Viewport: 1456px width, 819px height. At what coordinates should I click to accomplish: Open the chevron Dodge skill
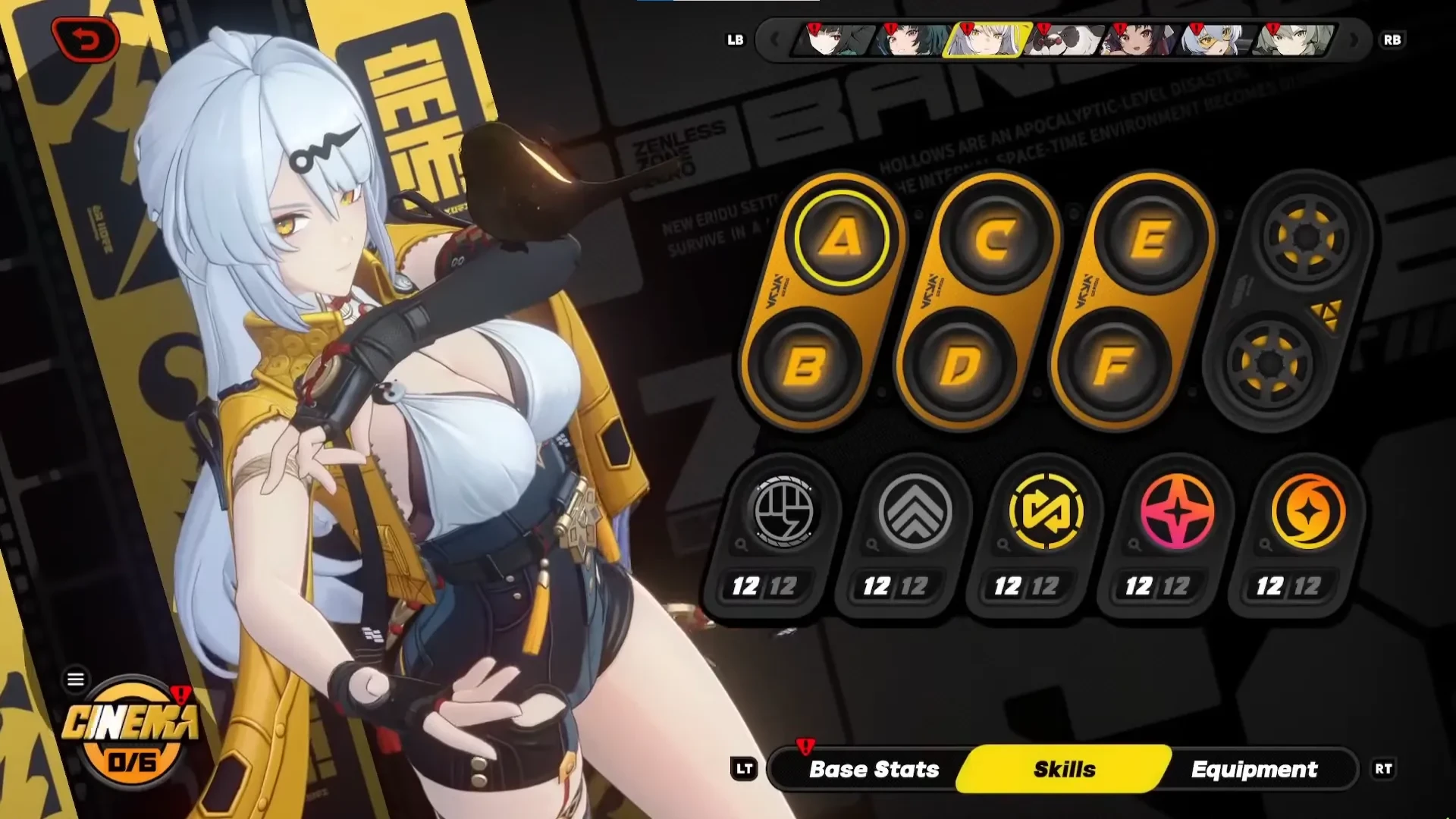pyautogui.click(x=915, y=512)
